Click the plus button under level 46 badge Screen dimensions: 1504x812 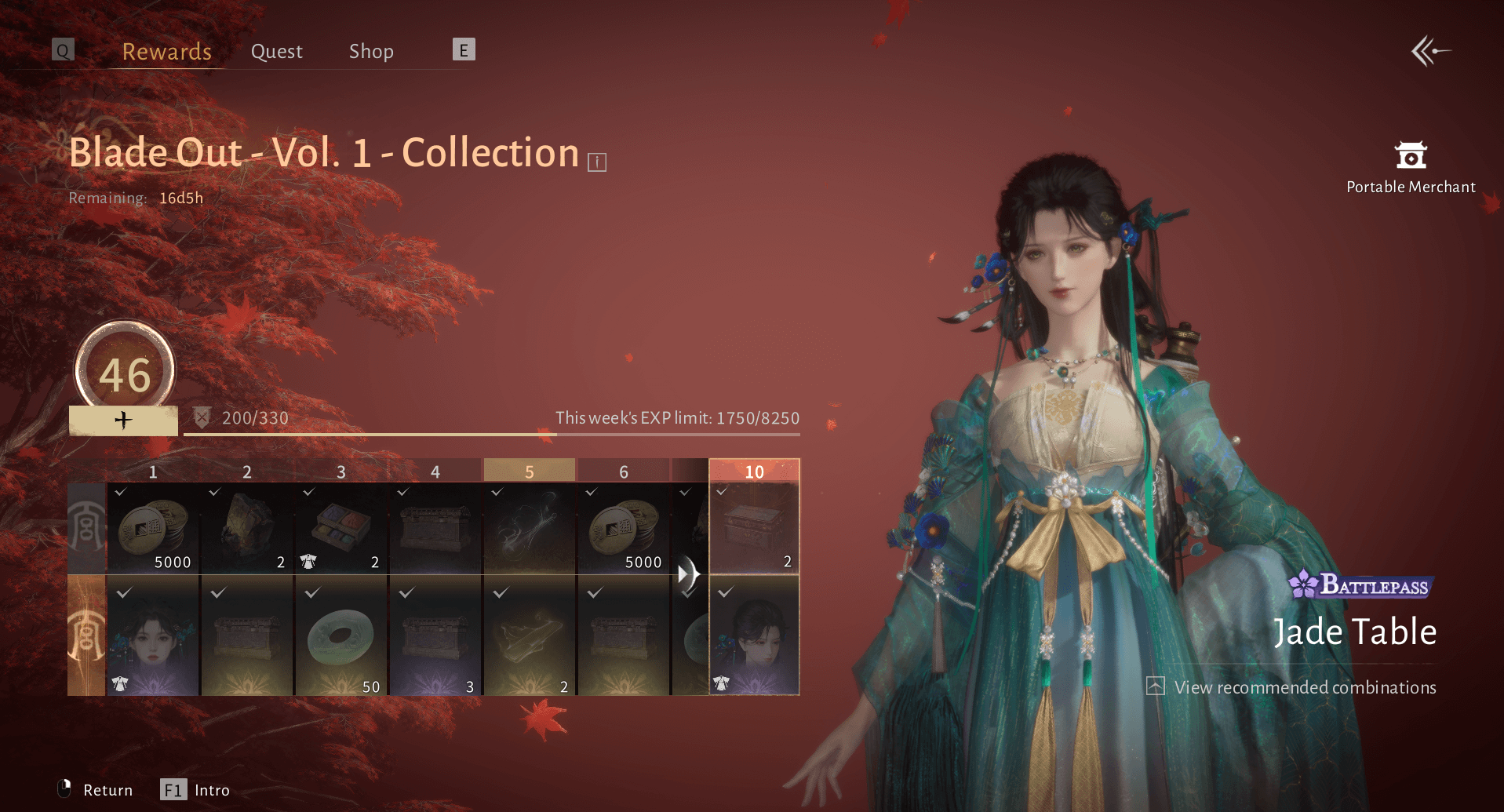(x=122, y=420)
